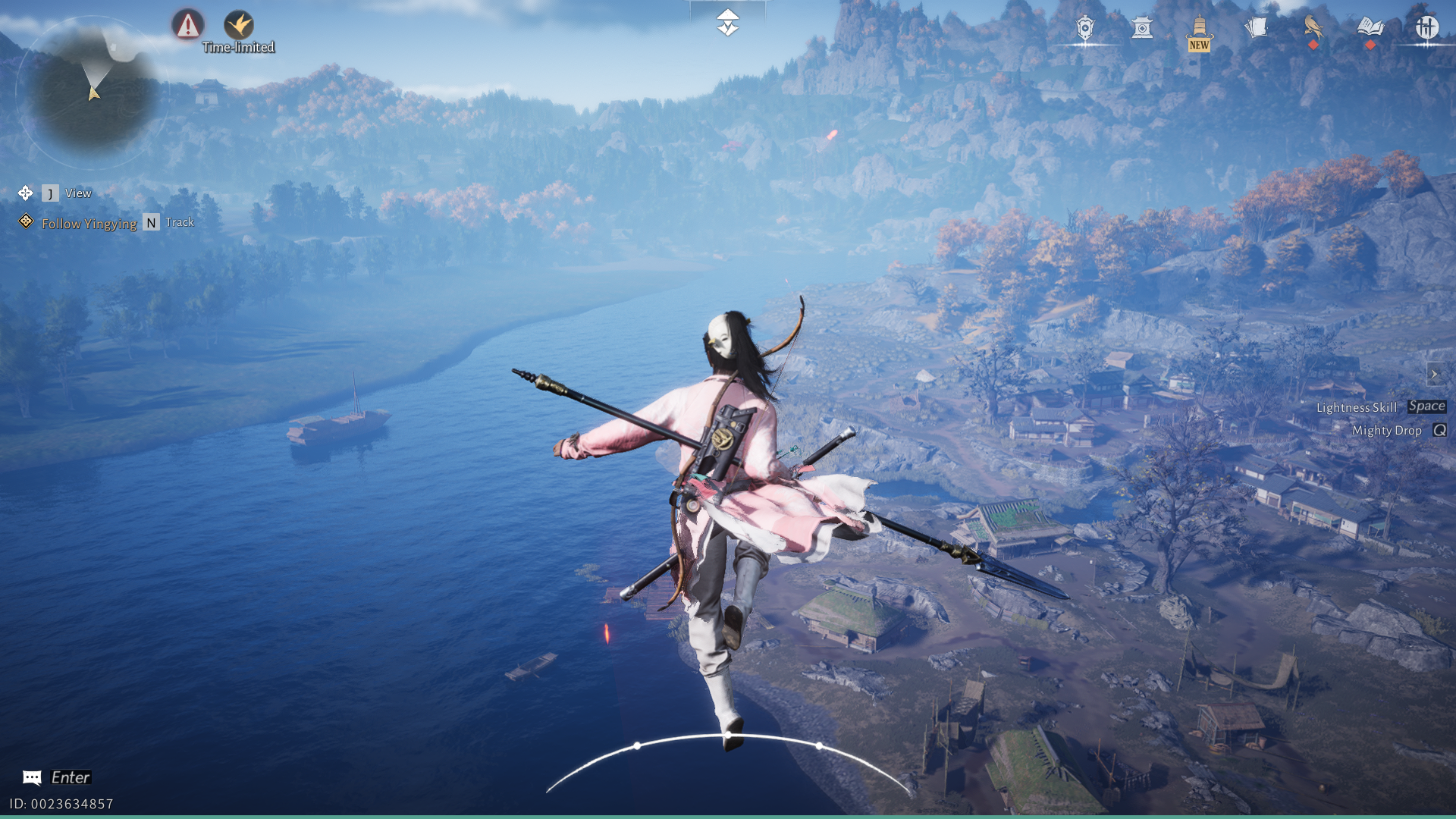Select the Follow Yingying quest tracker

89,224
